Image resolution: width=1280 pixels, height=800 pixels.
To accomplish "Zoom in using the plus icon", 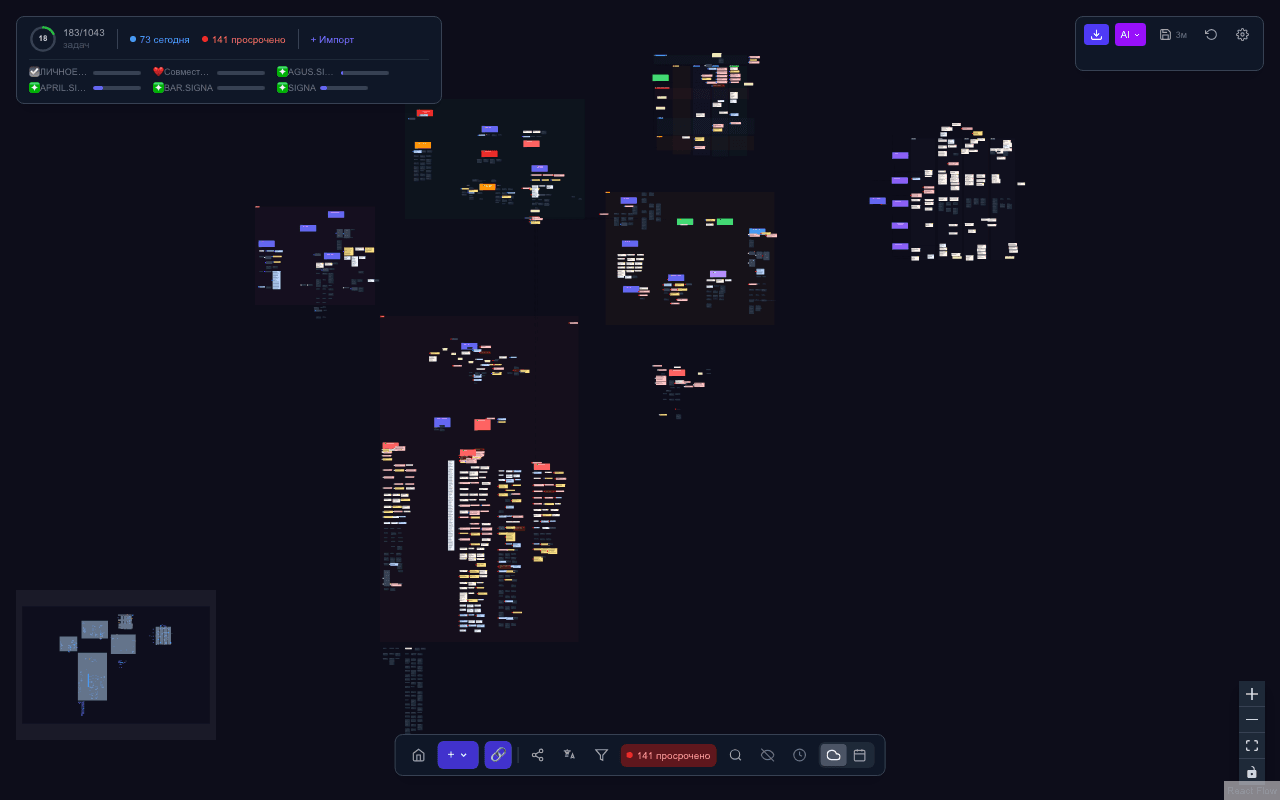I will [x=1251, y=693].
